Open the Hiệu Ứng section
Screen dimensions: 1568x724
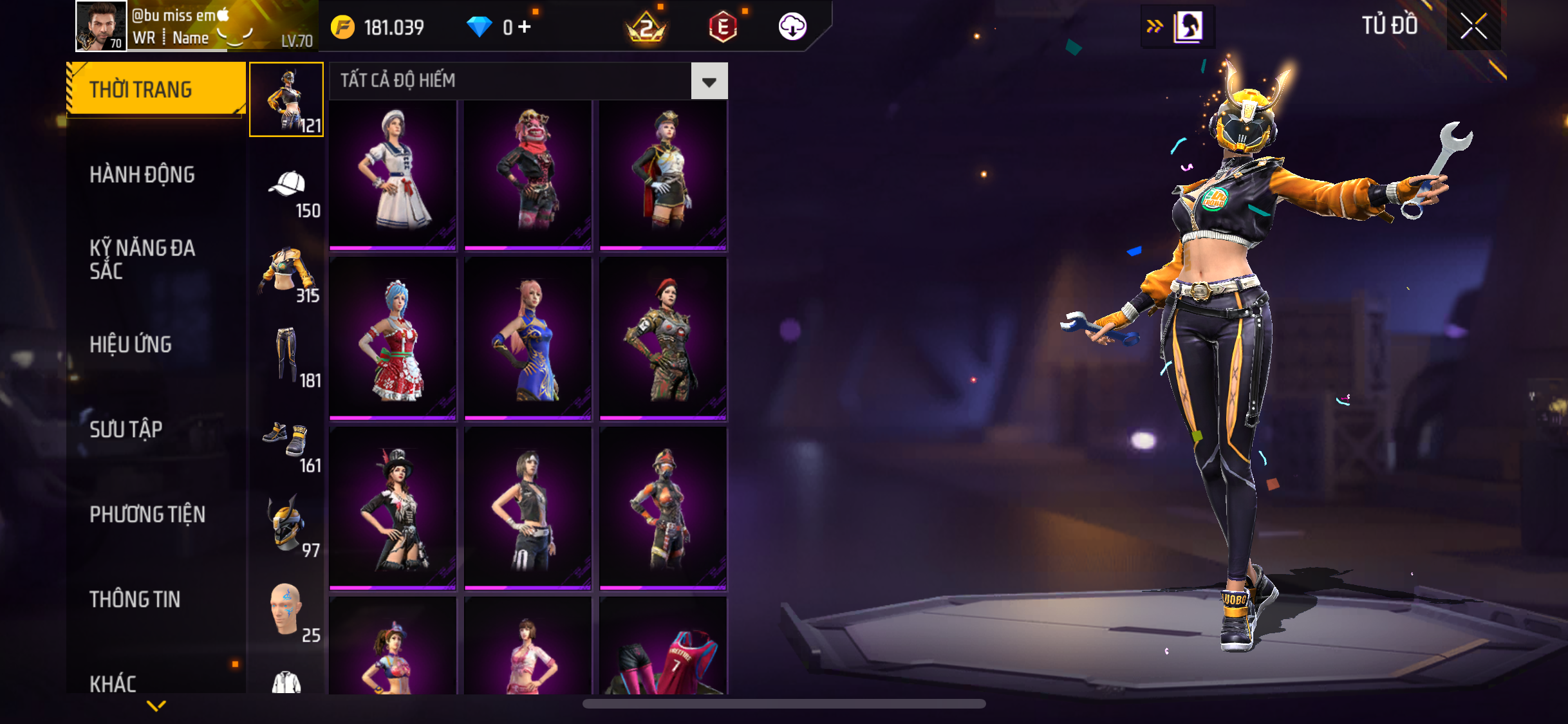[131, 344]
